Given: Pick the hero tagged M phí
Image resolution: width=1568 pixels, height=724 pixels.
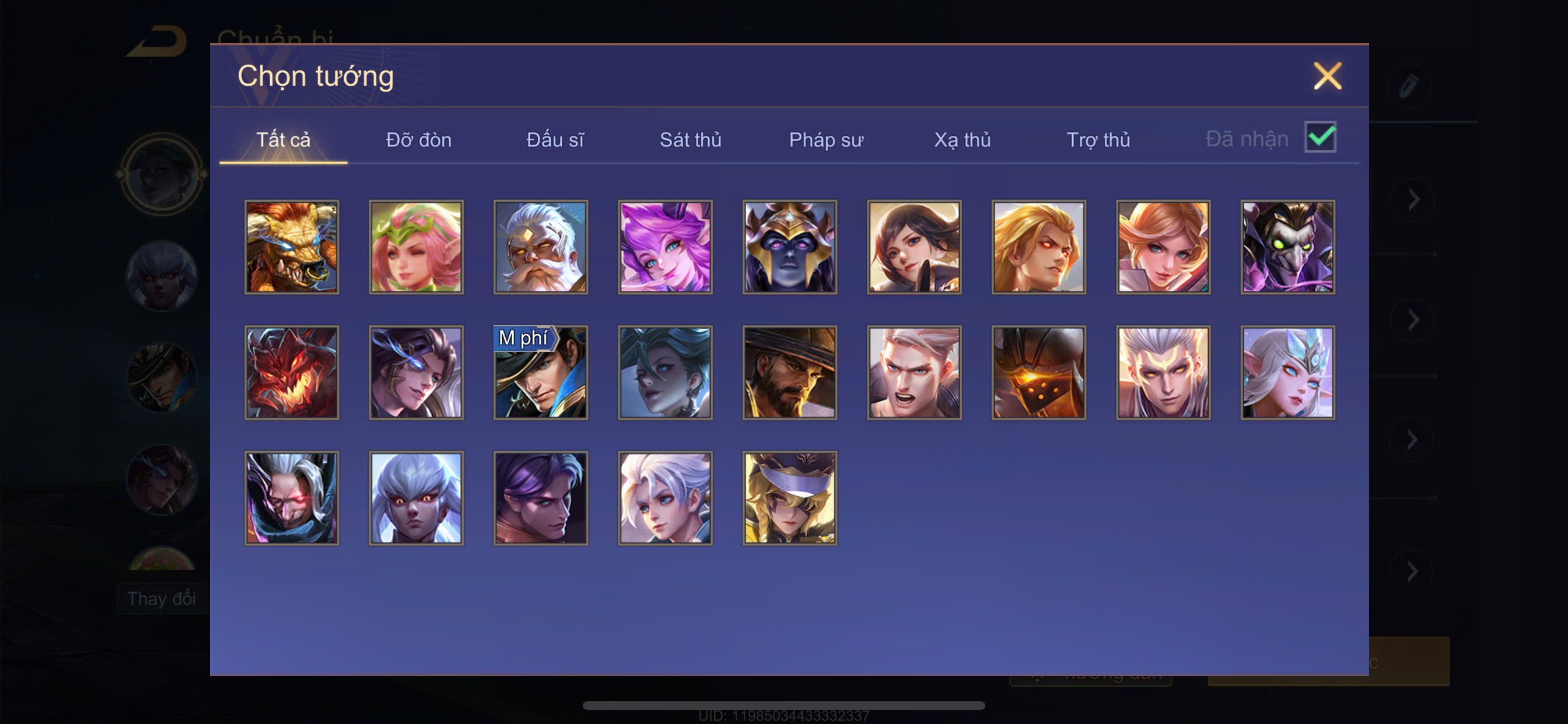Looking at the screenshot, I should (x=541, y=372).
